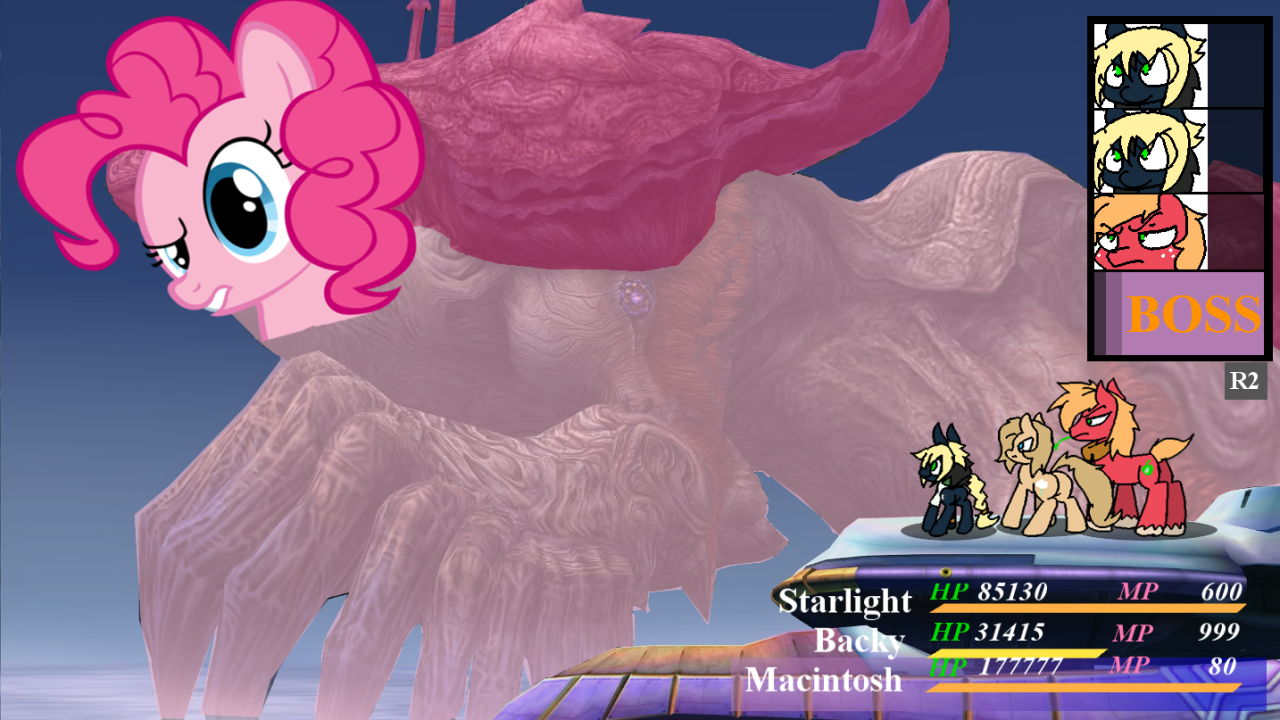Select the BOSS entry in turn order

tap(1180, 314)
